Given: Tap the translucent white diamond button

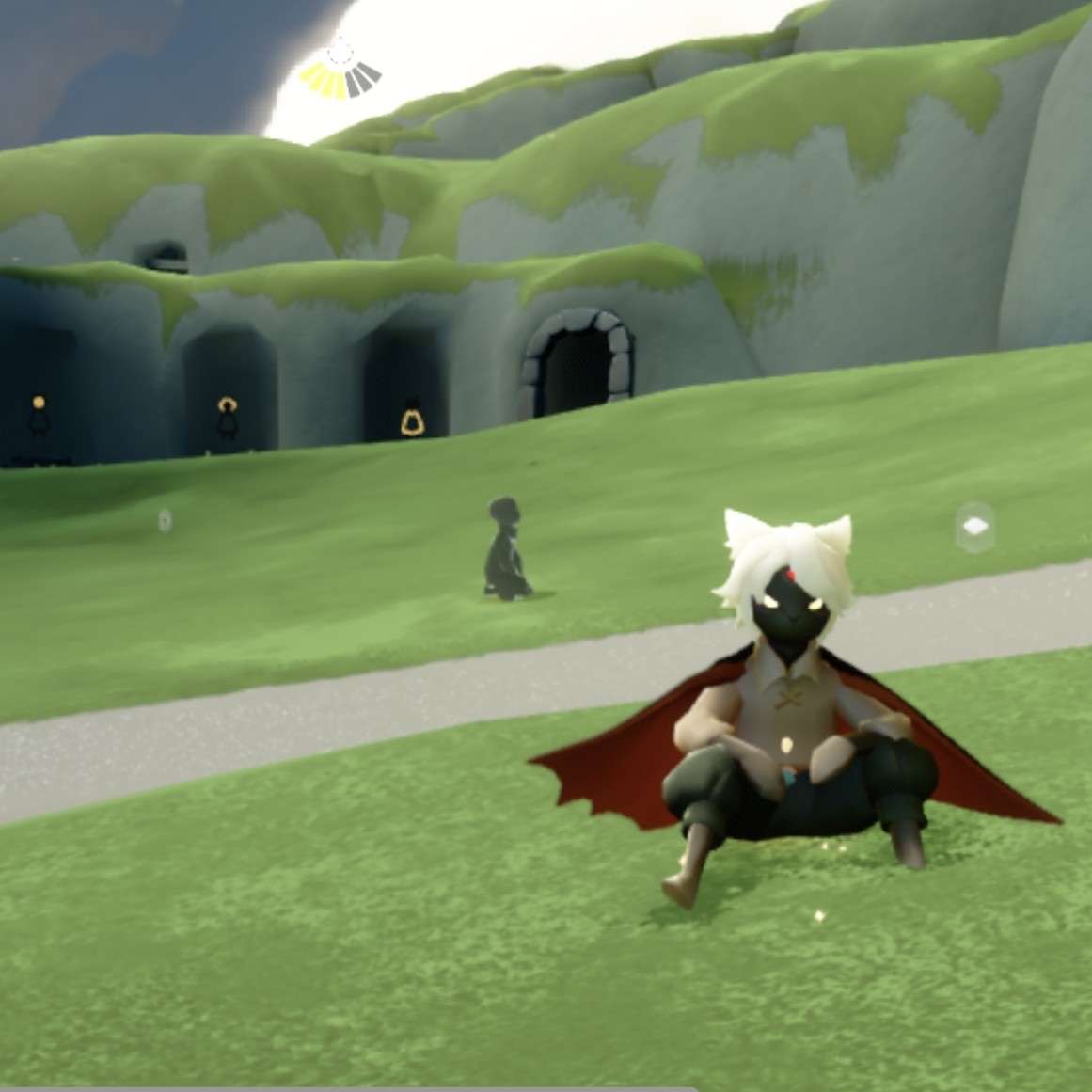Looking at the screenshot, I should [x=974, y=527].
